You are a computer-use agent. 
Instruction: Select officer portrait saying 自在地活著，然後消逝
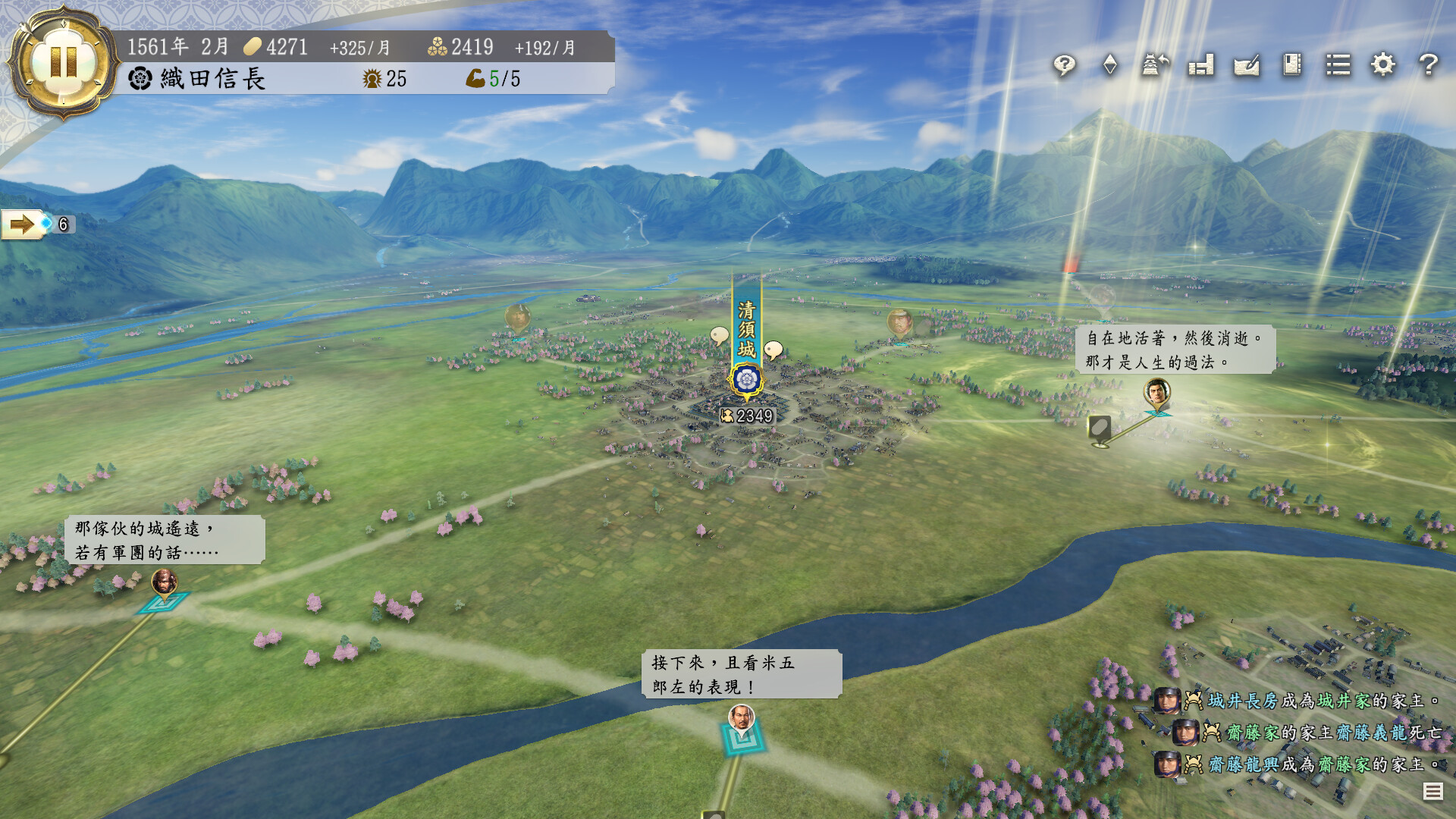[1156, 393]
